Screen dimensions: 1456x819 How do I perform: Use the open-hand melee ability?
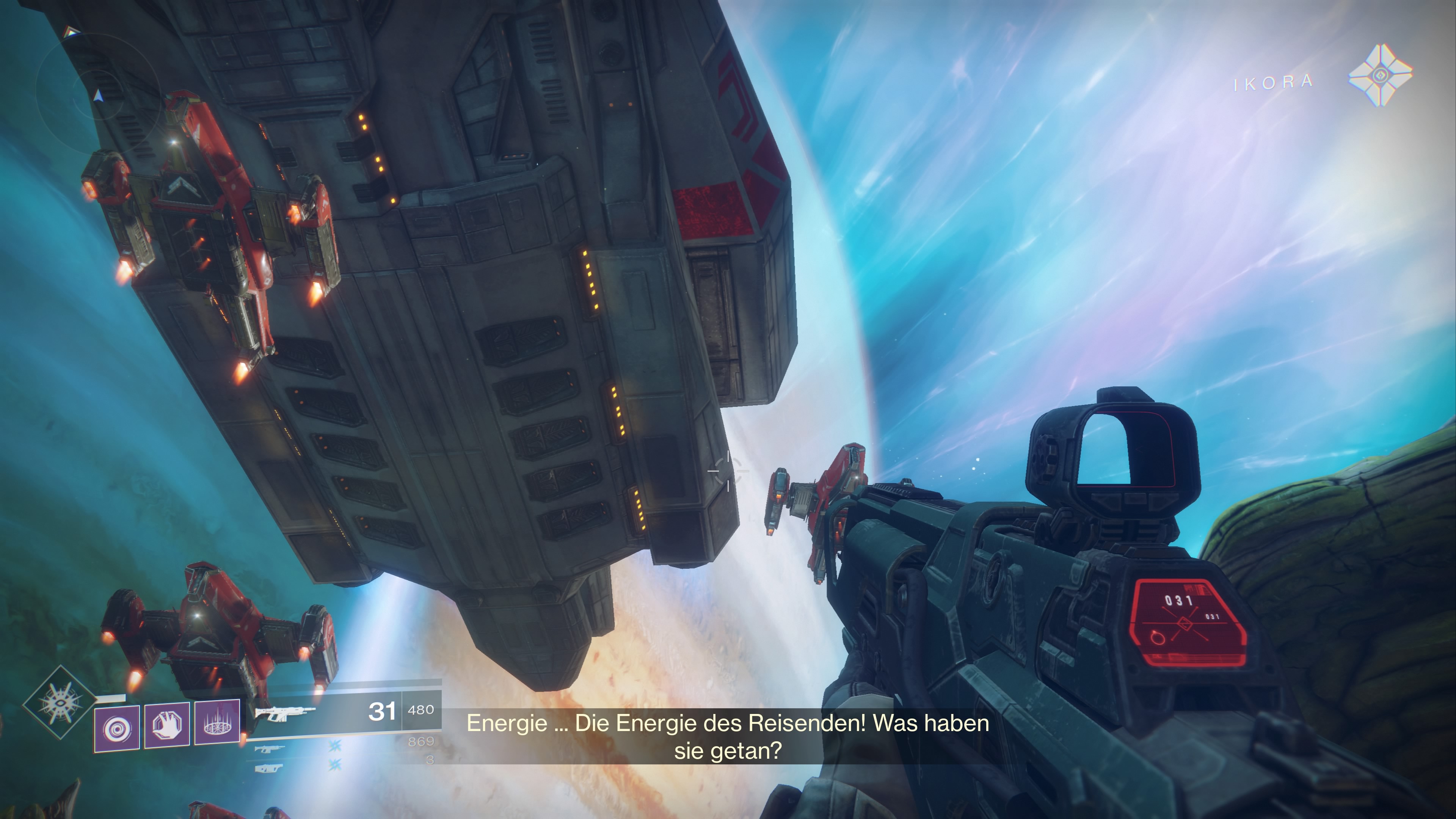click(167, 725)
